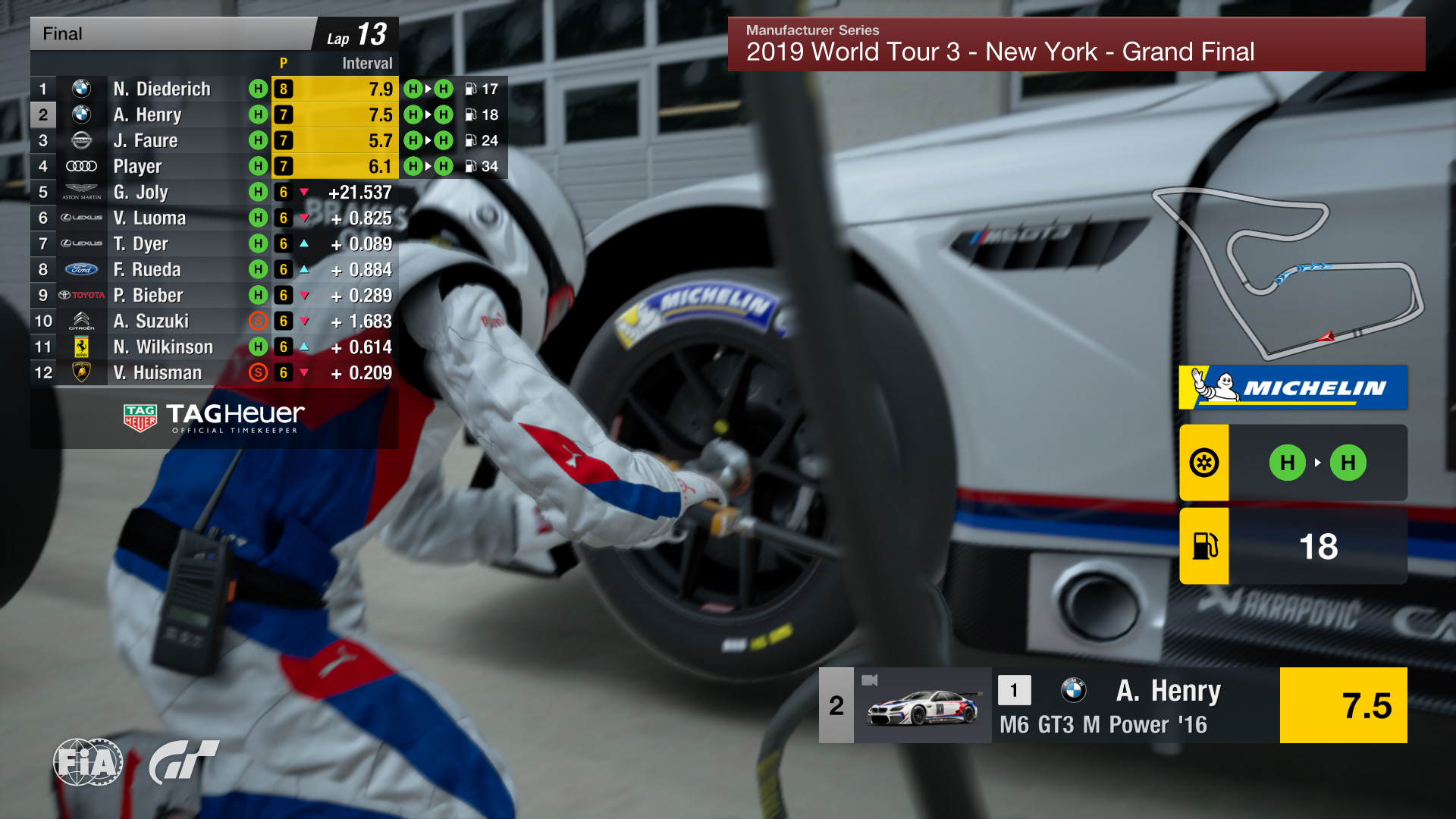
Task: Select A. Henry in the standings list
Action: pyautogui.click(x=147, y=115)
